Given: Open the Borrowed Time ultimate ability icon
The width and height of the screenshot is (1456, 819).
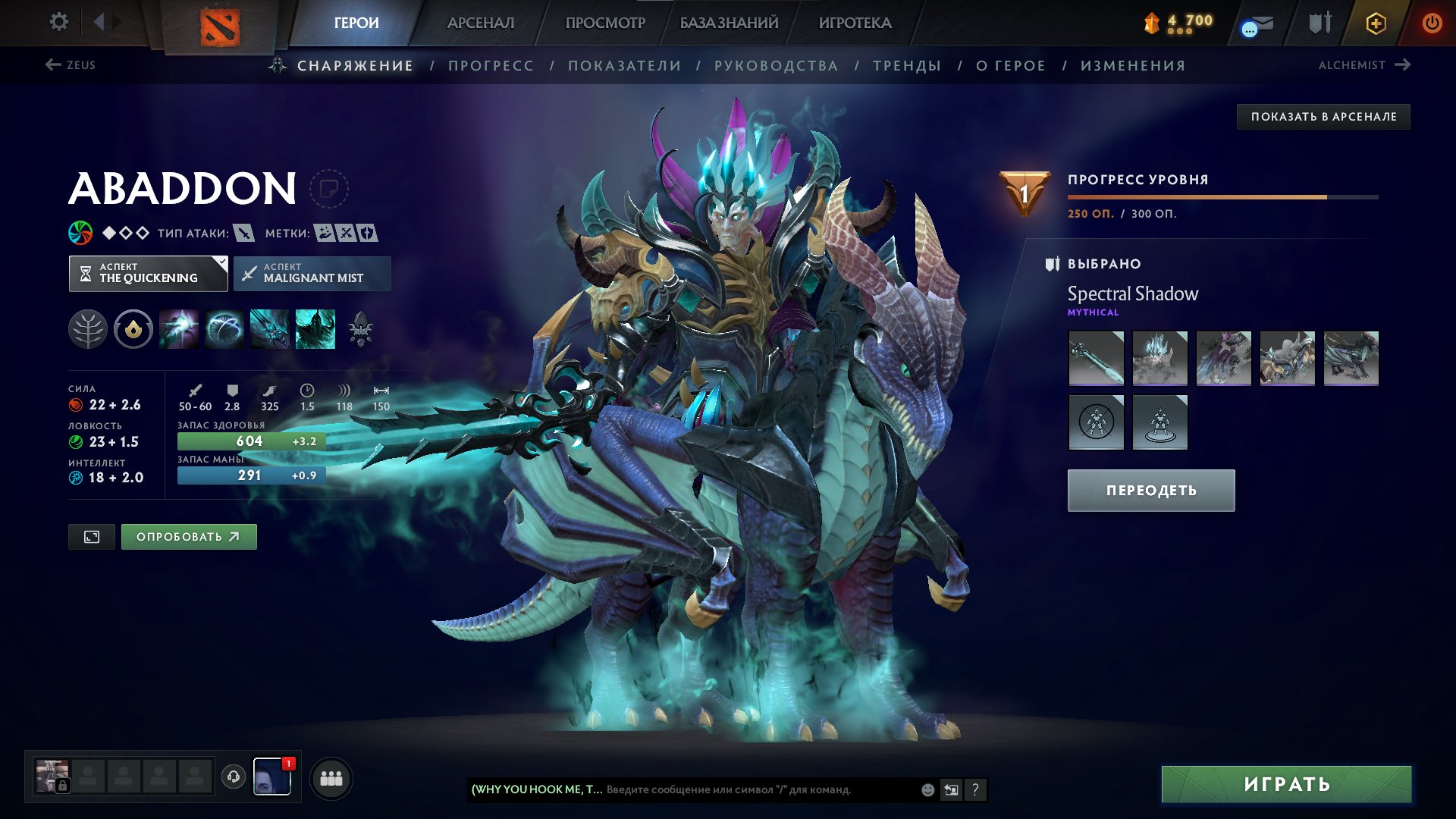Looking at the screenshot, I should [x=314, y=329].
